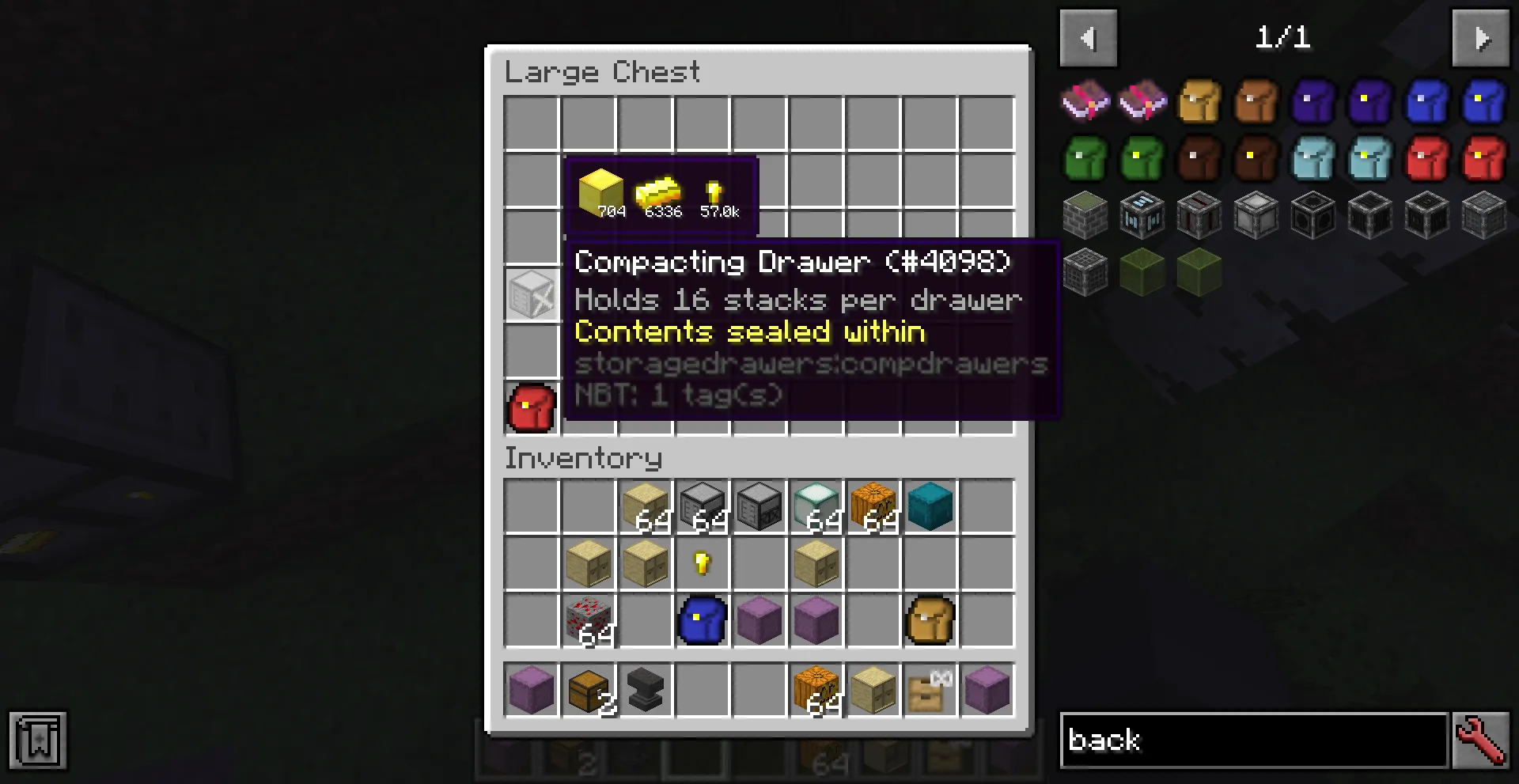Viewport: 1519px width, 784px height.
Task: Select the jack o'lantern in the hotbar
Action: [816, 690]
